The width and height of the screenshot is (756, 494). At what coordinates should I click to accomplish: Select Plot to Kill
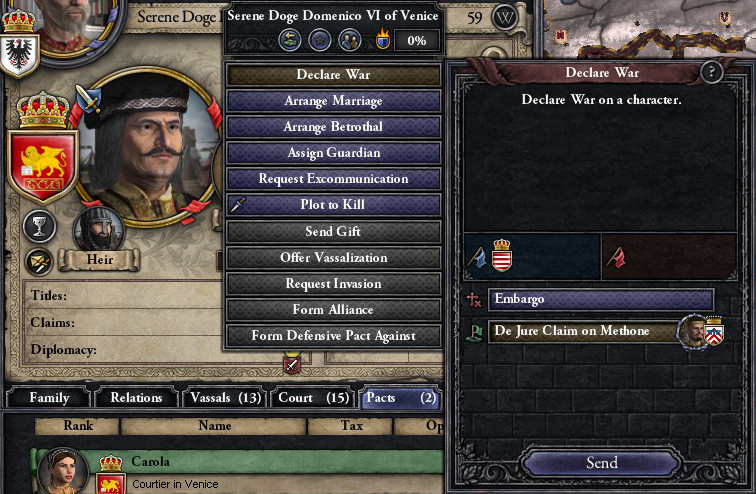[333, 205]
